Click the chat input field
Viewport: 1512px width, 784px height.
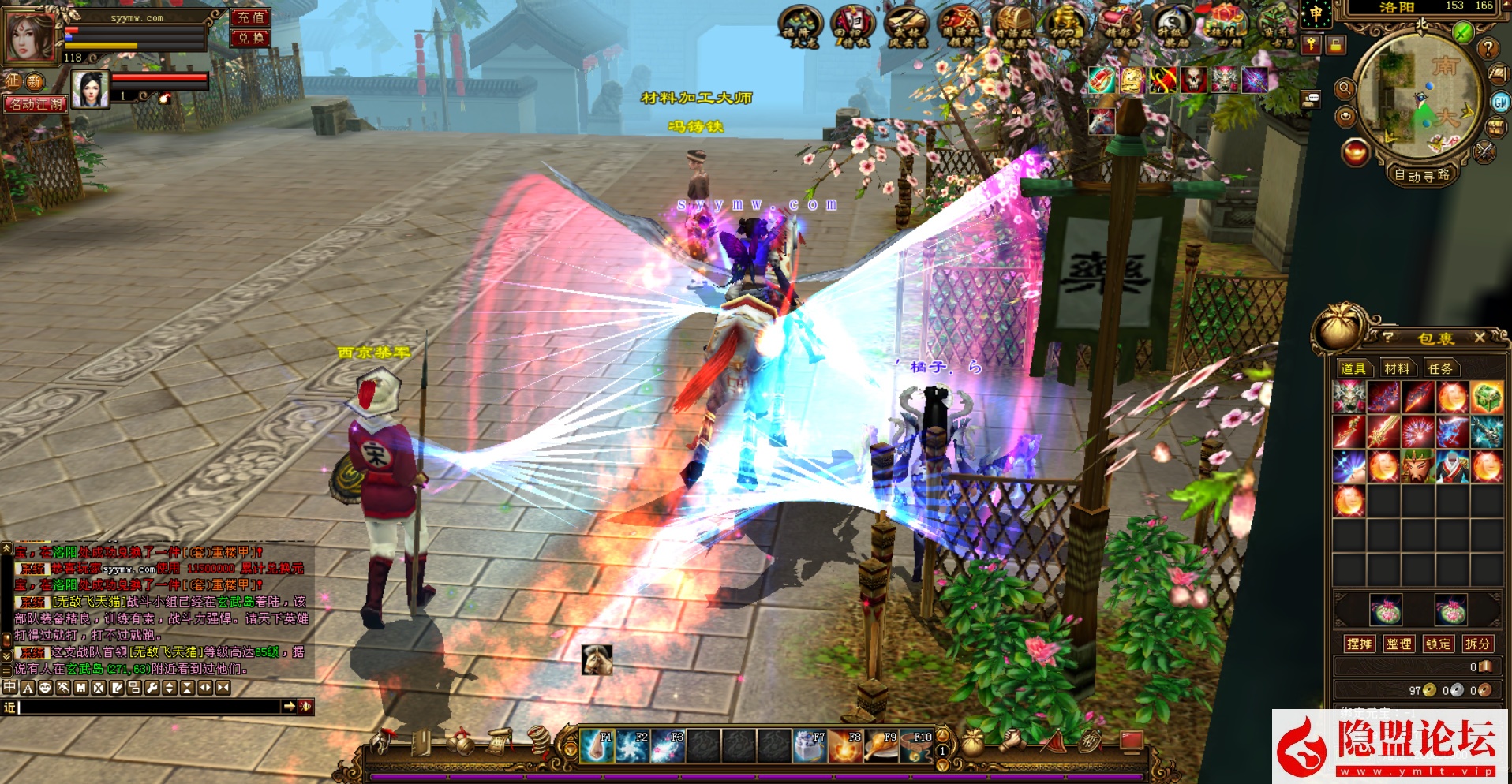[150, 707]
